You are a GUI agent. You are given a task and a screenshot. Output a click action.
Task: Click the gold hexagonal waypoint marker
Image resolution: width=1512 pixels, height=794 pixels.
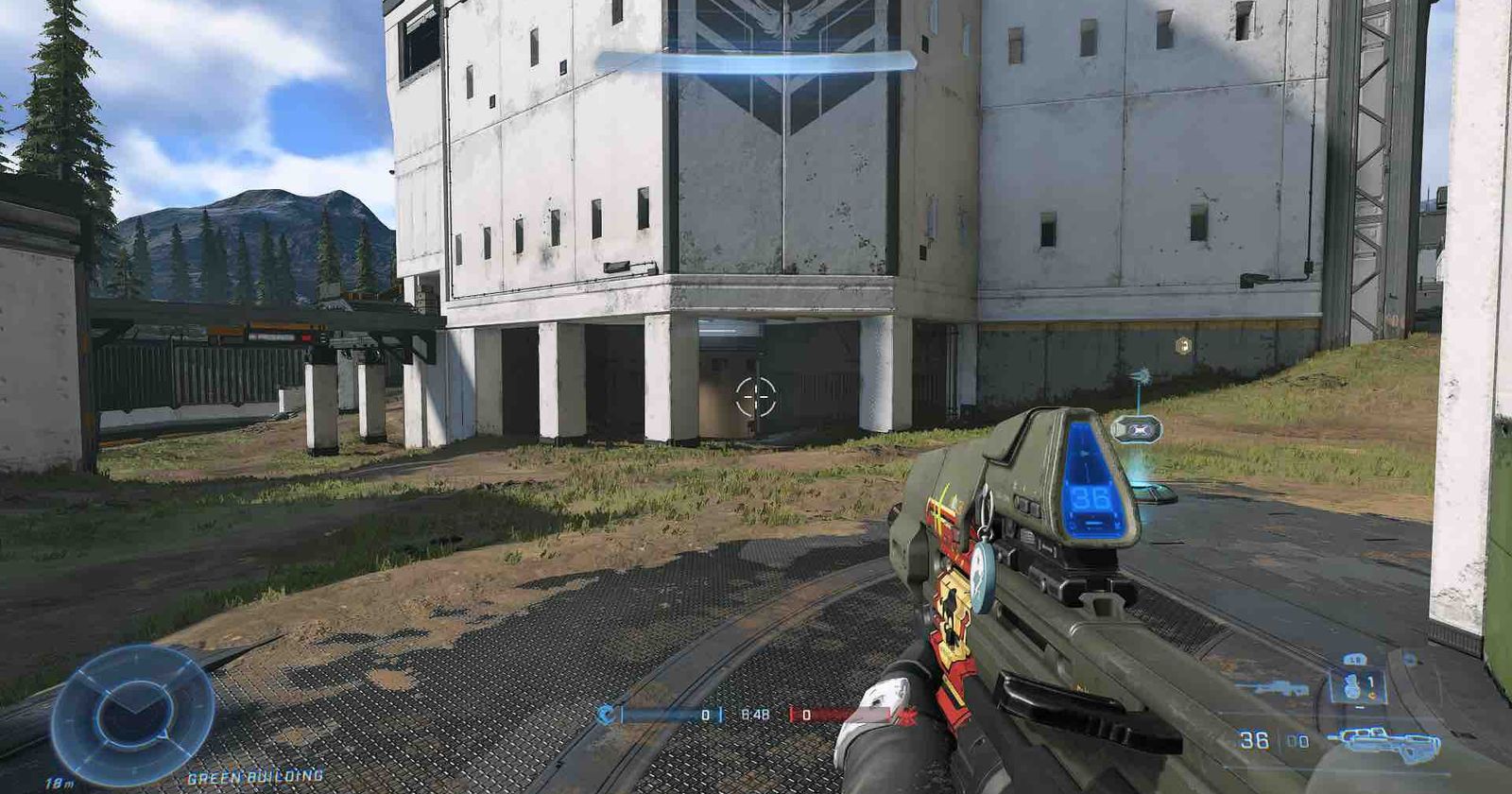coord(1182,346)
